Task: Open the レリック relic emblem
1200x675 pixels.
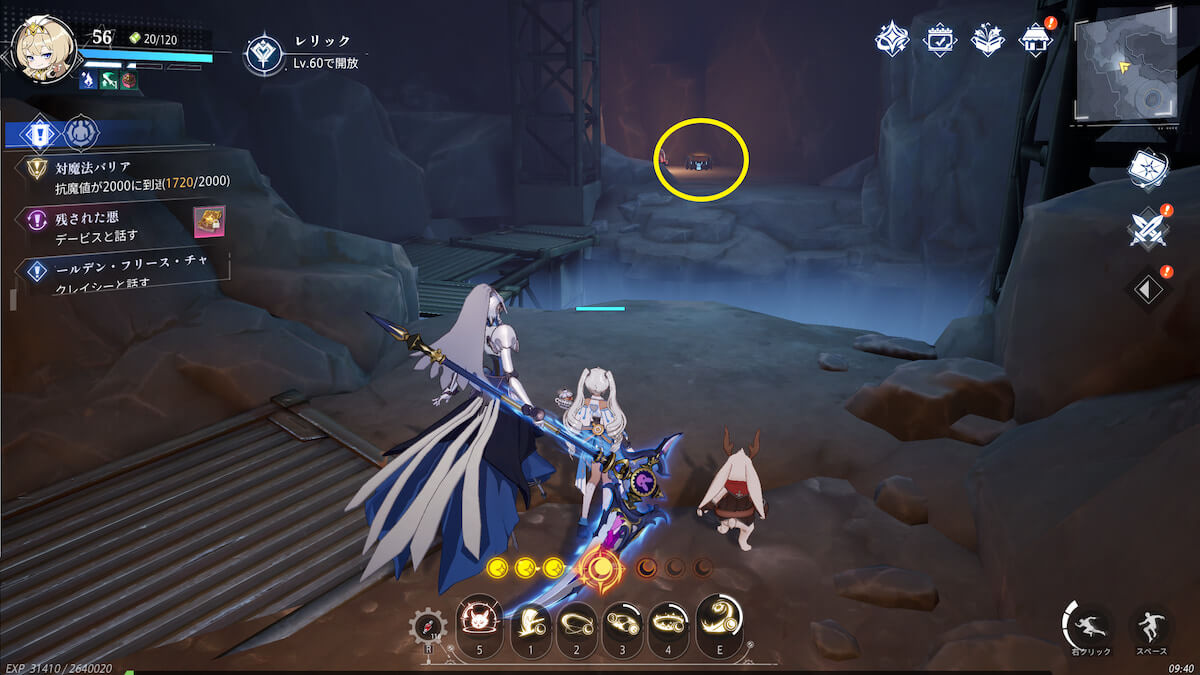Action: point(264,54)
